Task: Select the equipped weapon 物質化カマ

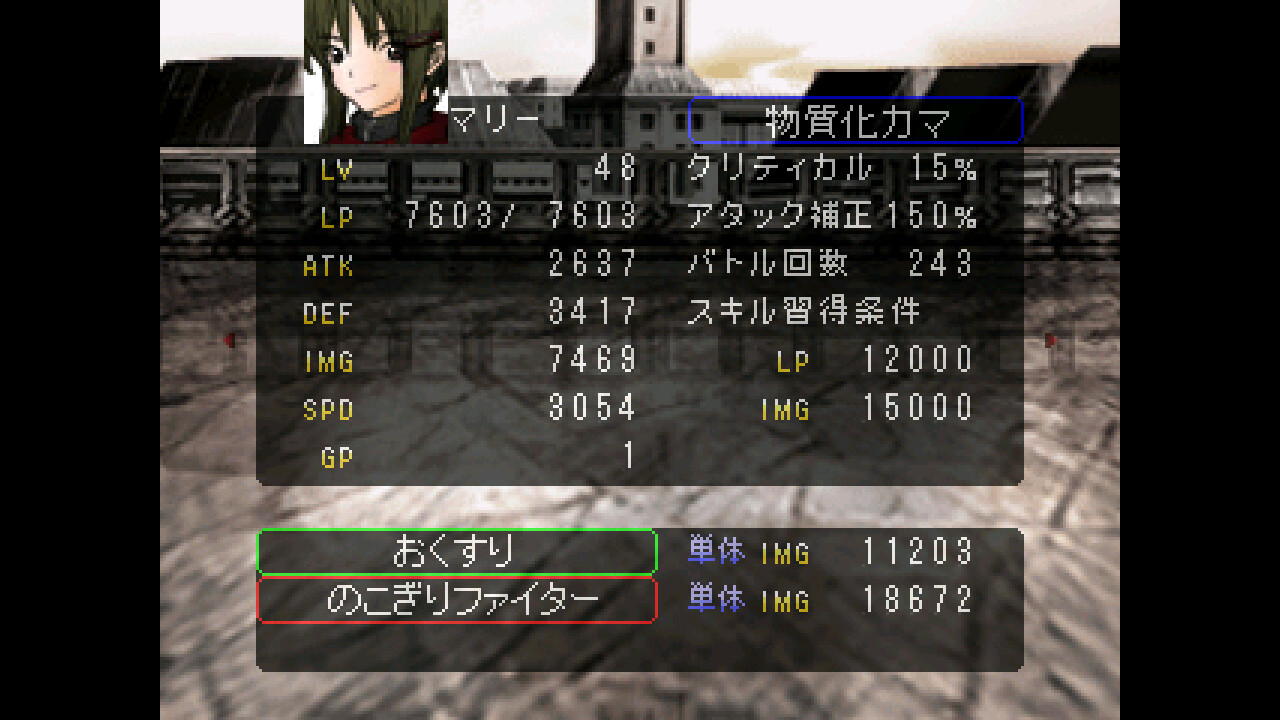Action: (856, 118)
